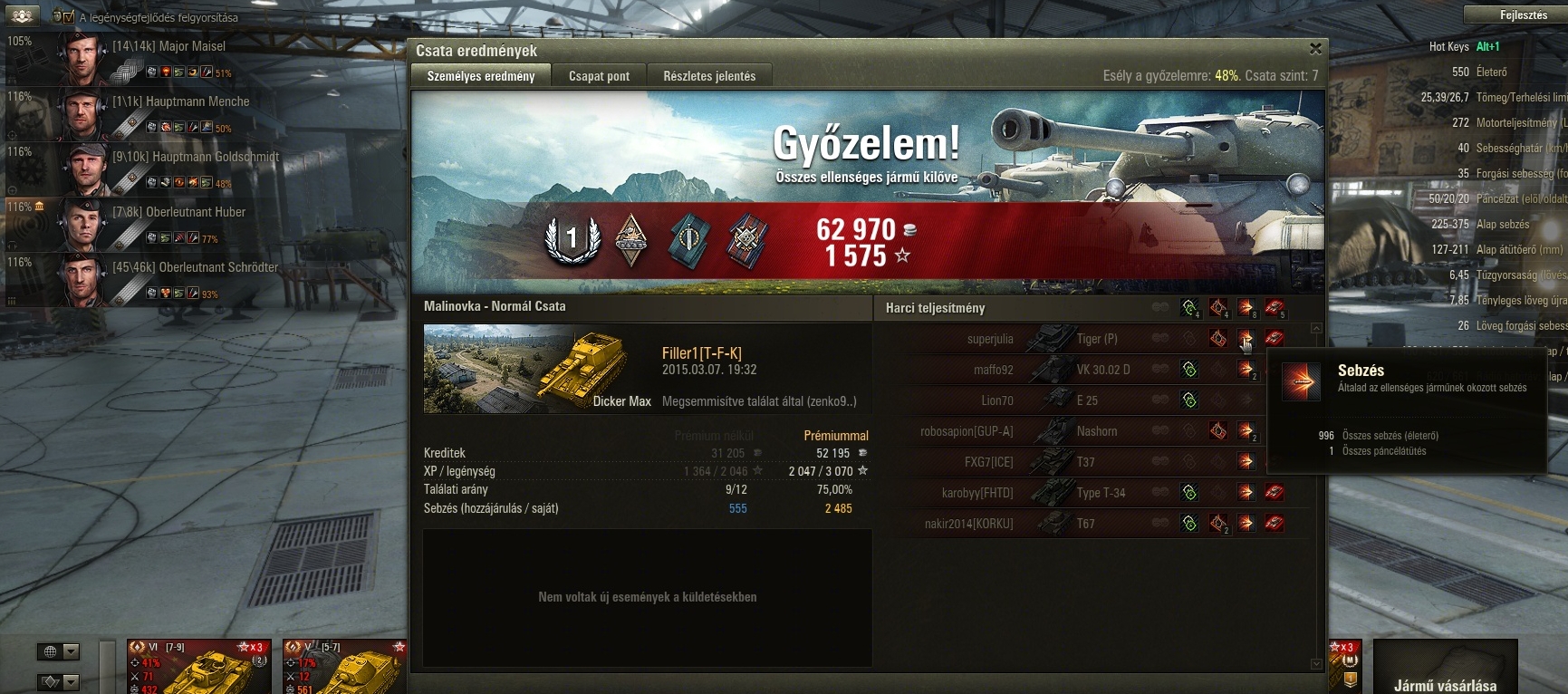The width and height of the screenshot is (1568, 694).
Task: Select crew member Major Maisel
Action: (168, 46)
